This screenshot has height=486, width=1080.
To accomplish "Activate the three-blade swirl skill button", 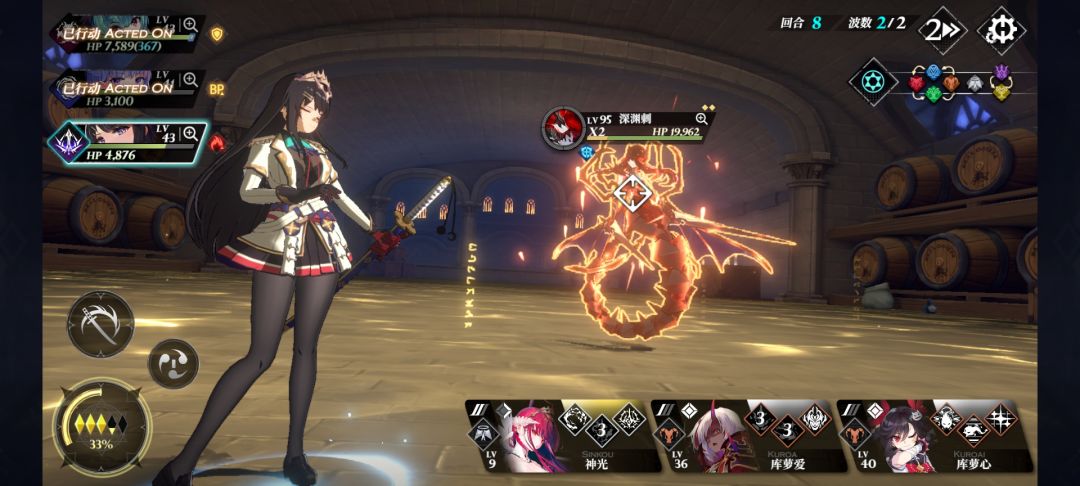I will tap(174, 363).
